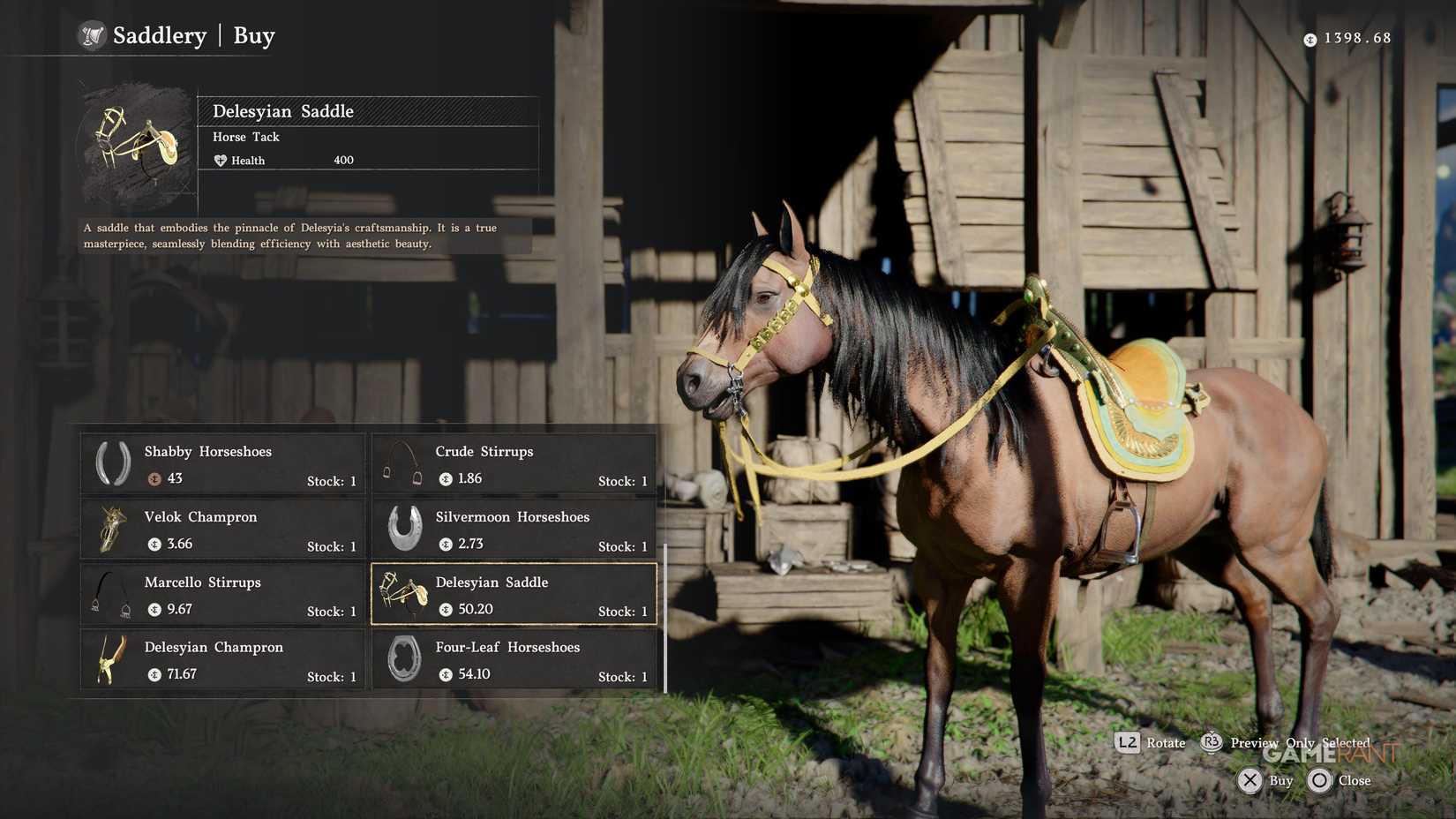Switch to the Saddlery title tab

point(159,36)
